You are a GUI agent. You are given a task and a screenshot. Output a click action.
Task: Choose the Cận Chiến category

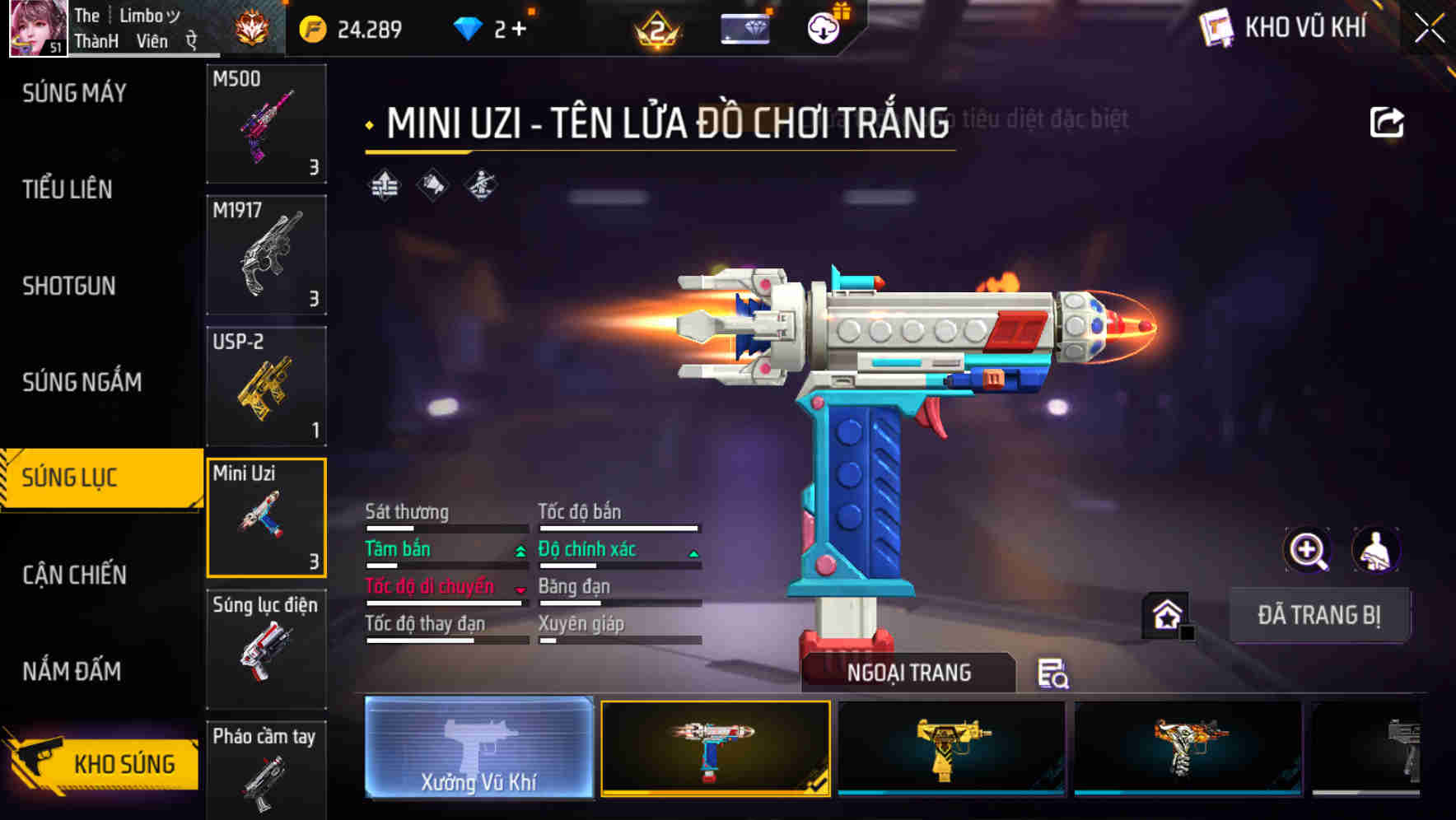(x=74, y=575)
